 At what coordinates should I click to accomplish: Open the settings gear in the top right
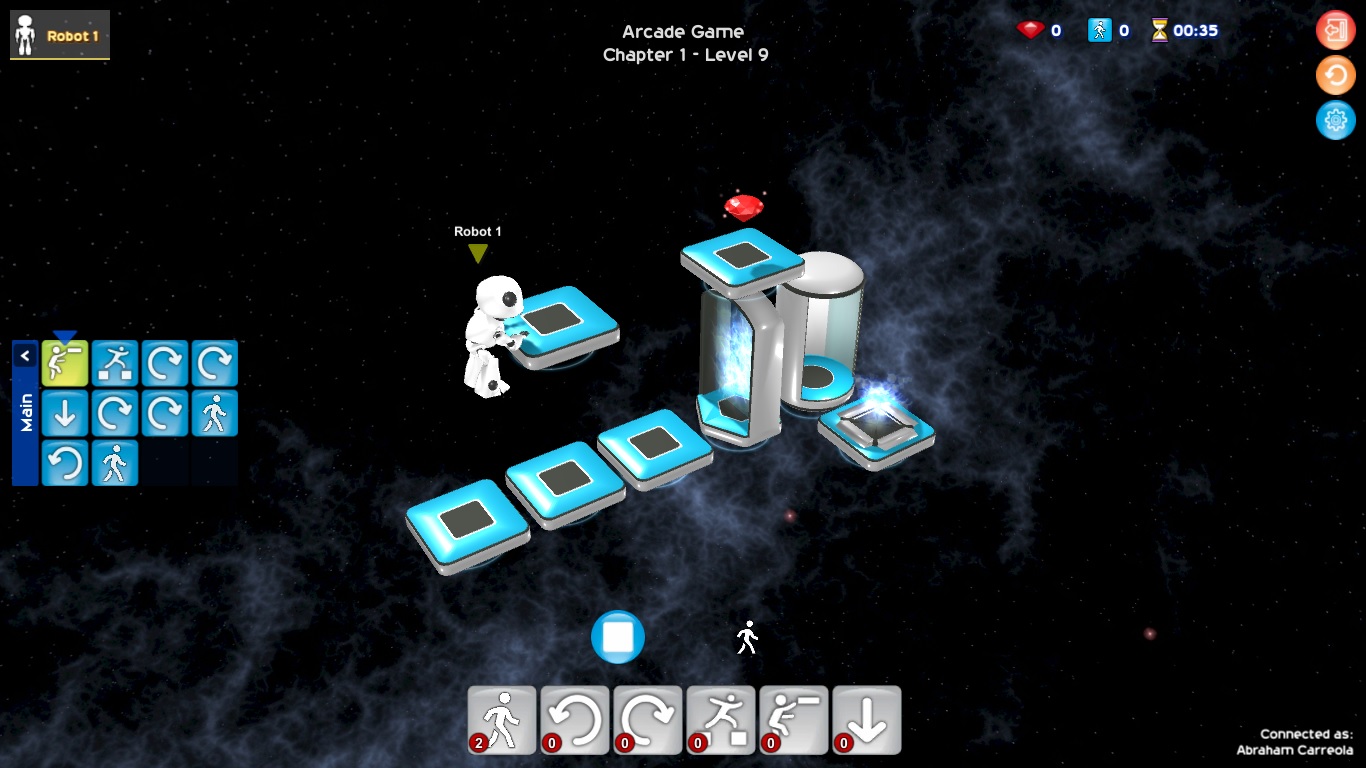[x=1336, y=120]
